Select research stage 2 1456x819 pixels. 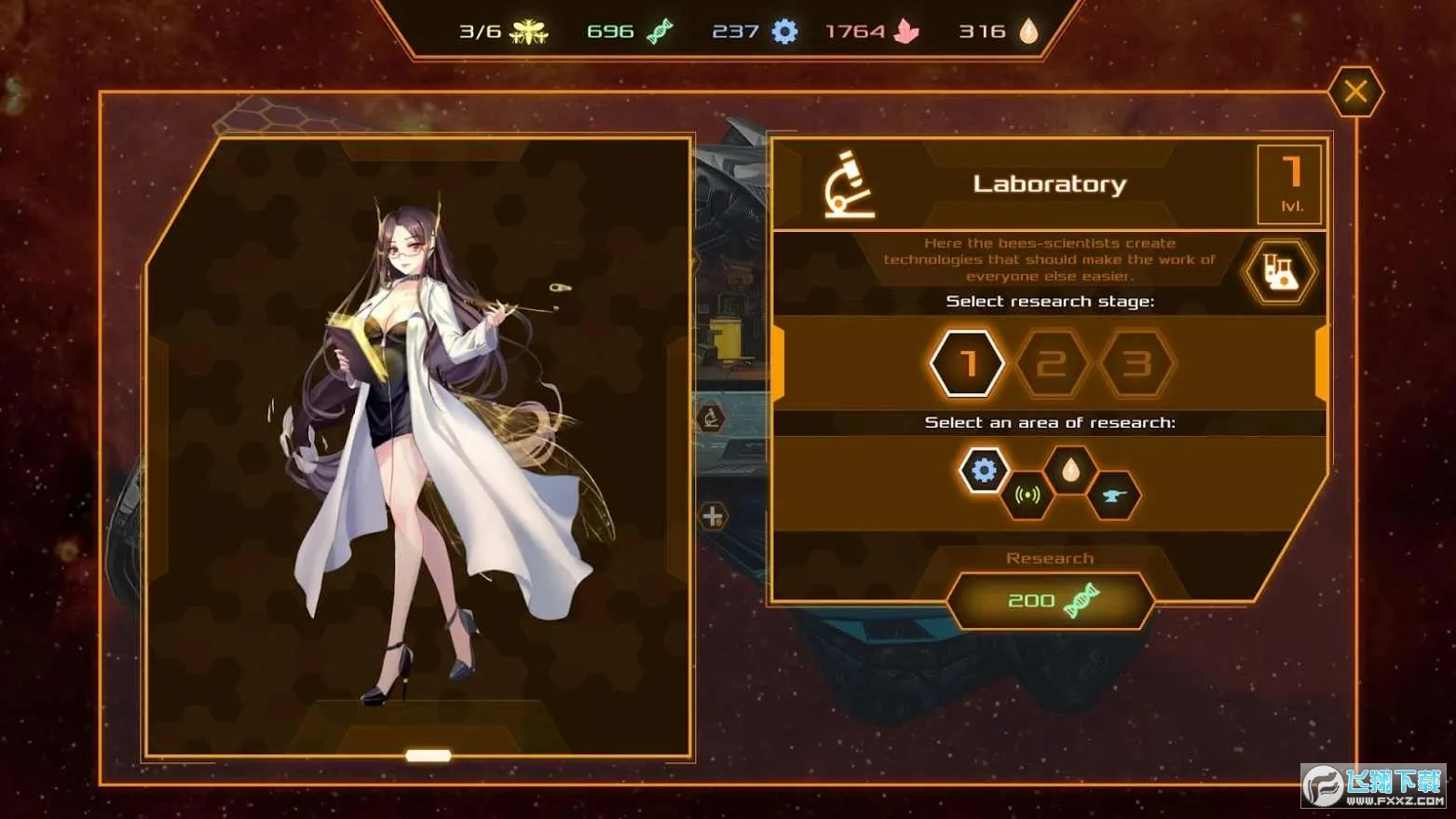pyautogui.click(x=1053, y=363)
